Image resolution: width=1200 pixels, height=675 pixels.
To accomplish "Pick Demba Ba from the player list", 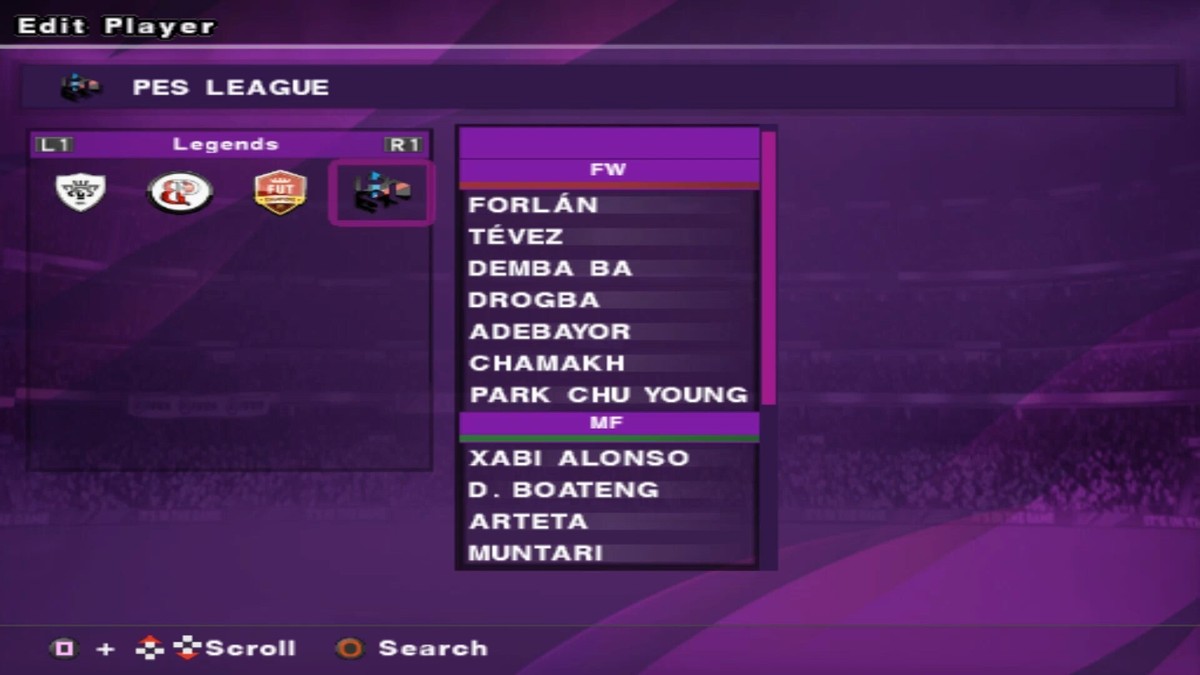I will coord(550,269).
